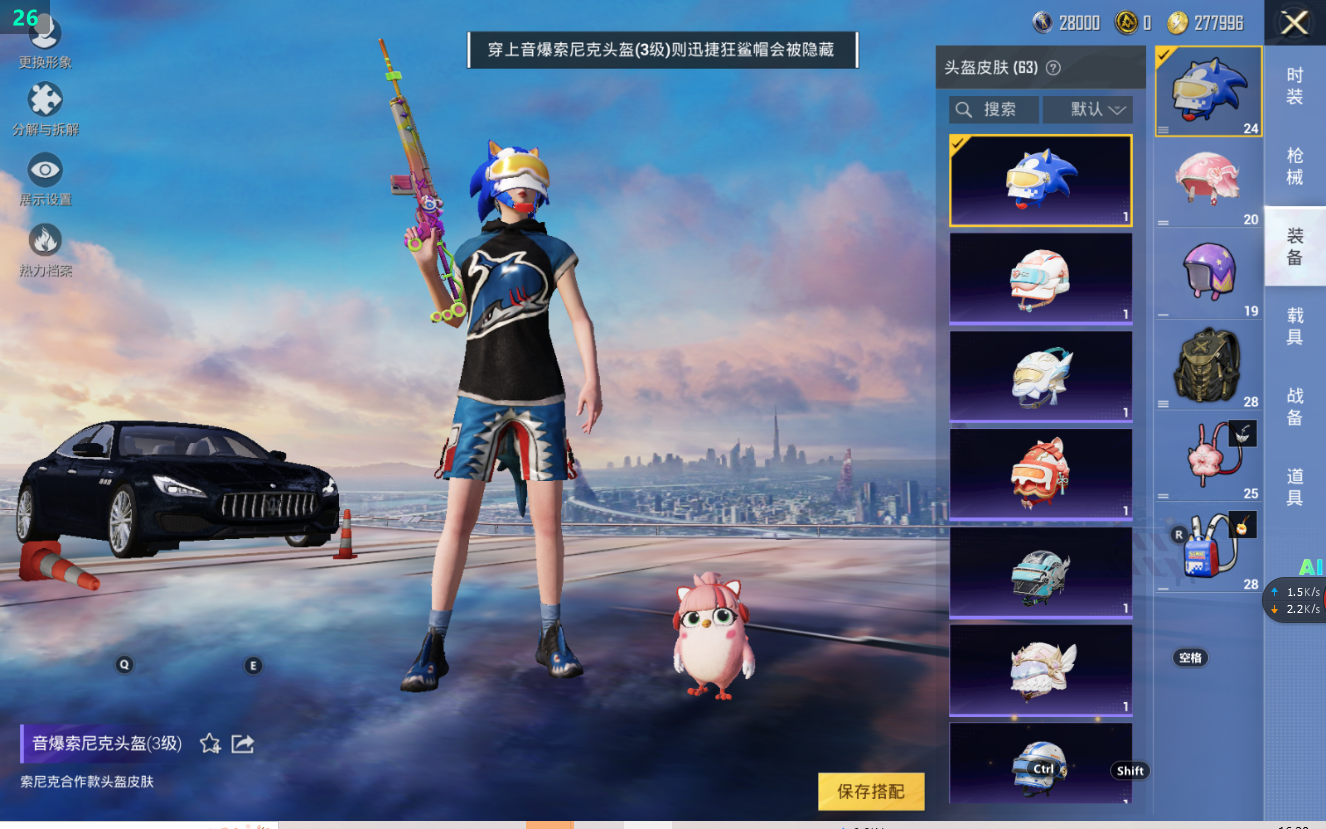The height and width of the screenshot is (829, 1326).
Task: Choose the red-orange goggle helmet skin
Action: click(1040, 474)
